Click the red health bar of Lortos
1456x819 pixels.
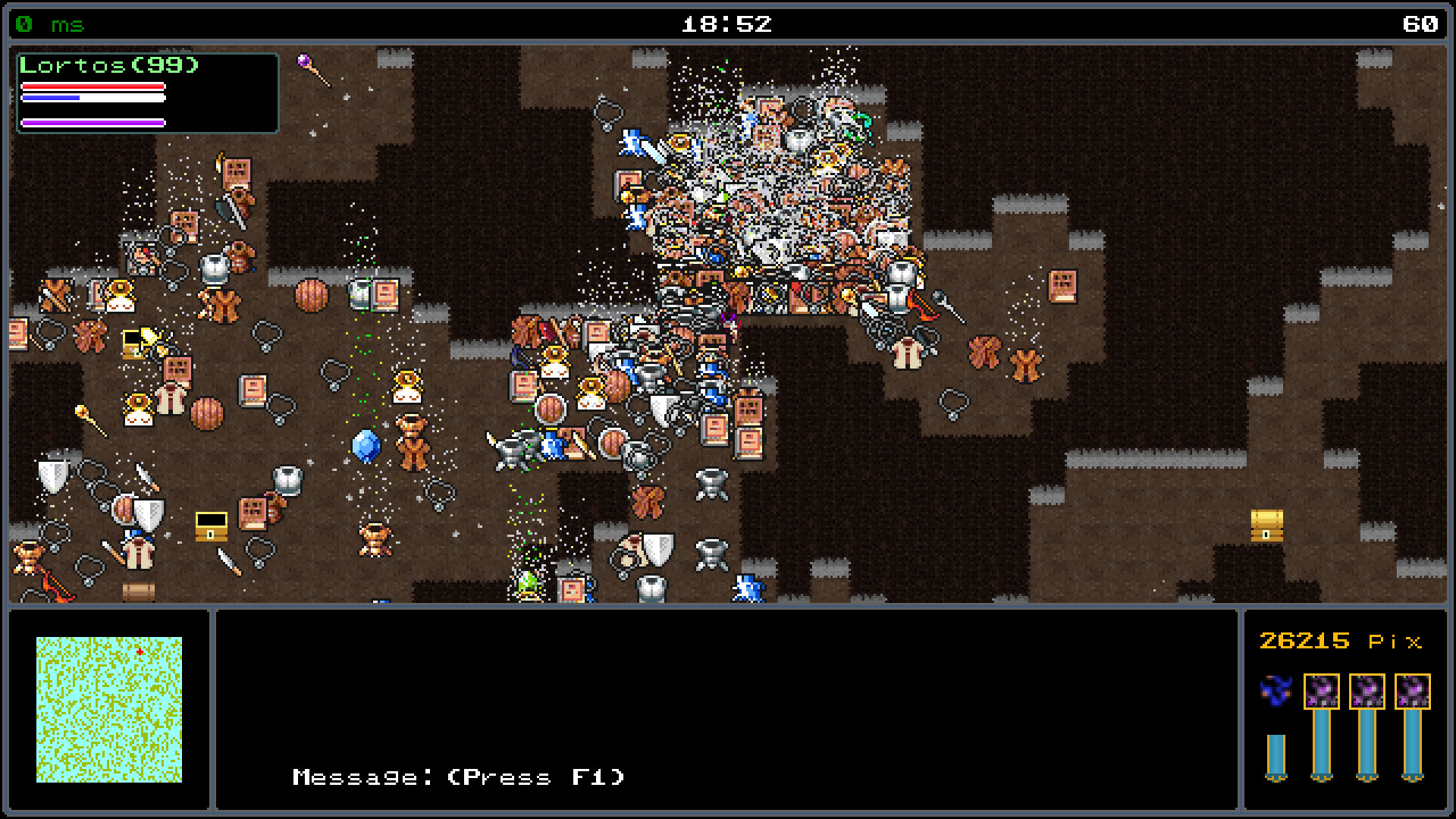click(93, 86)
